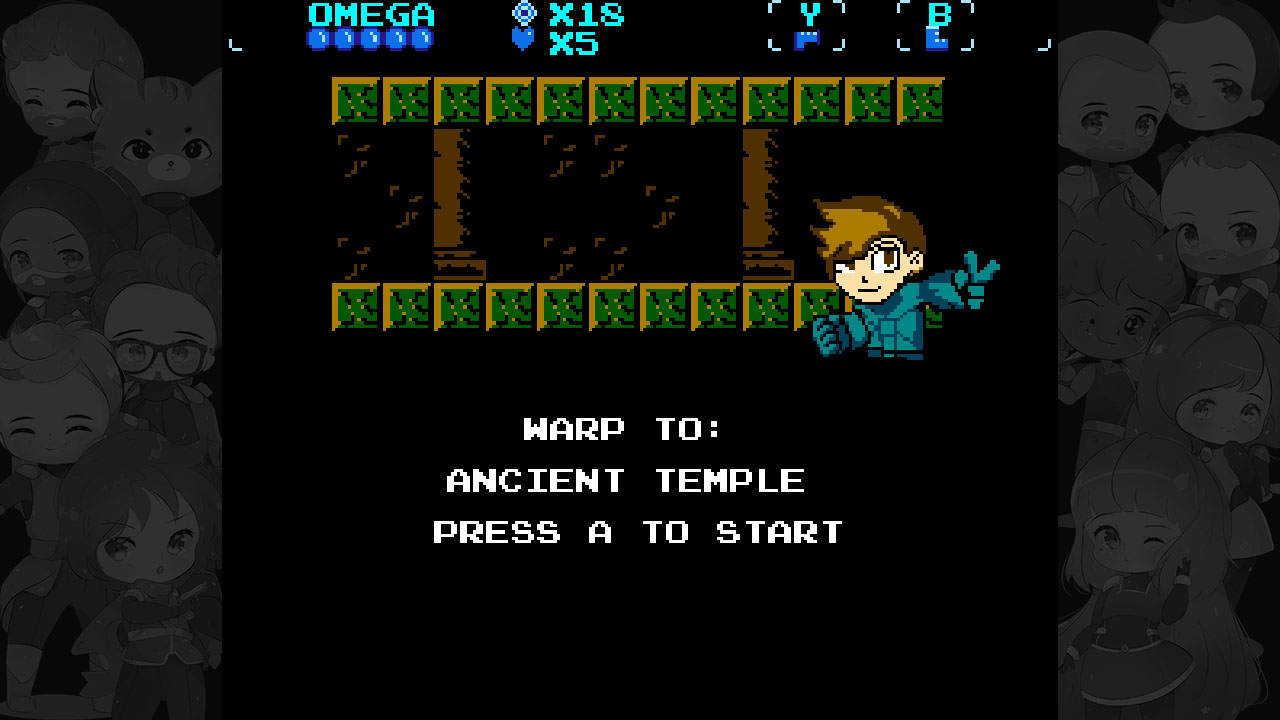Screen dimensions: 1280x720
Task: Click the middle orb of the OMEGA health bar
Action: [x=373, y=38]
